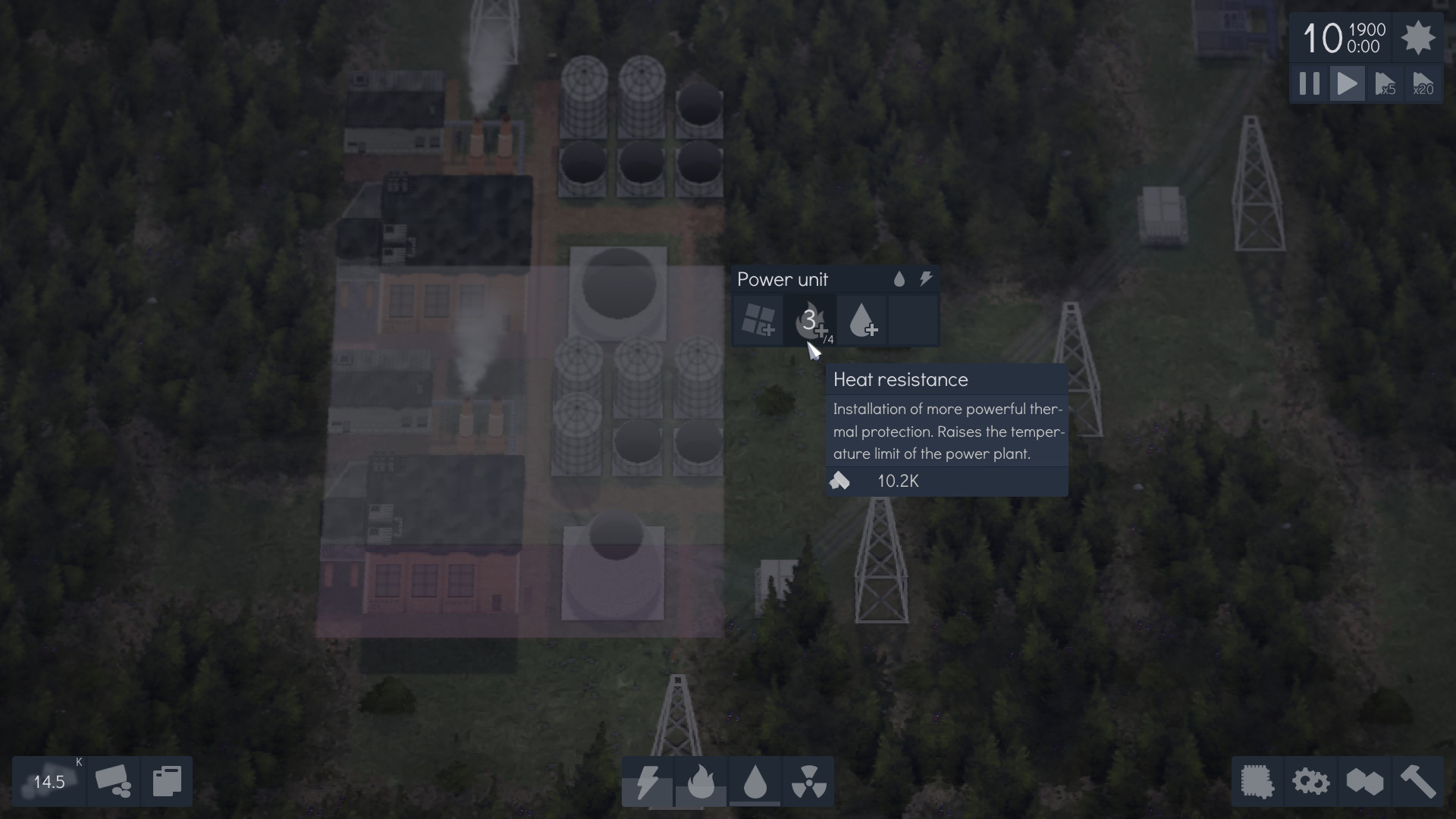Select the Heat resistance upgrade icon
Image resolution: width=1456 pixels, height=819 pixels.
pos(811,320)
